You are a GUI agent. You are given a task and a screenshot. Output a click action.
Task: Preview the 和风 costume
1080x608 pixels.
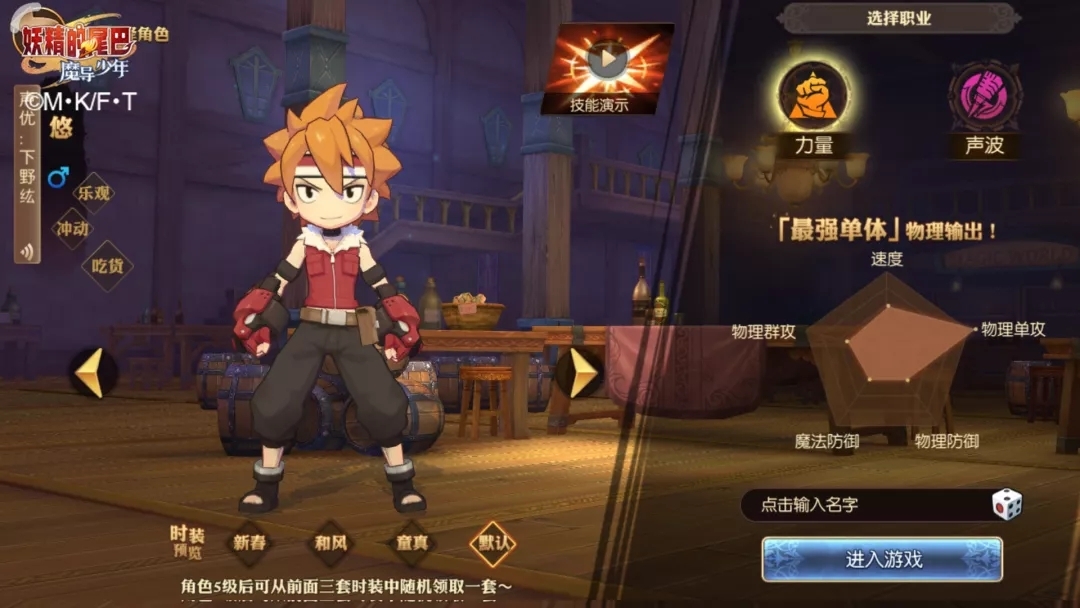tap(330, 543)
